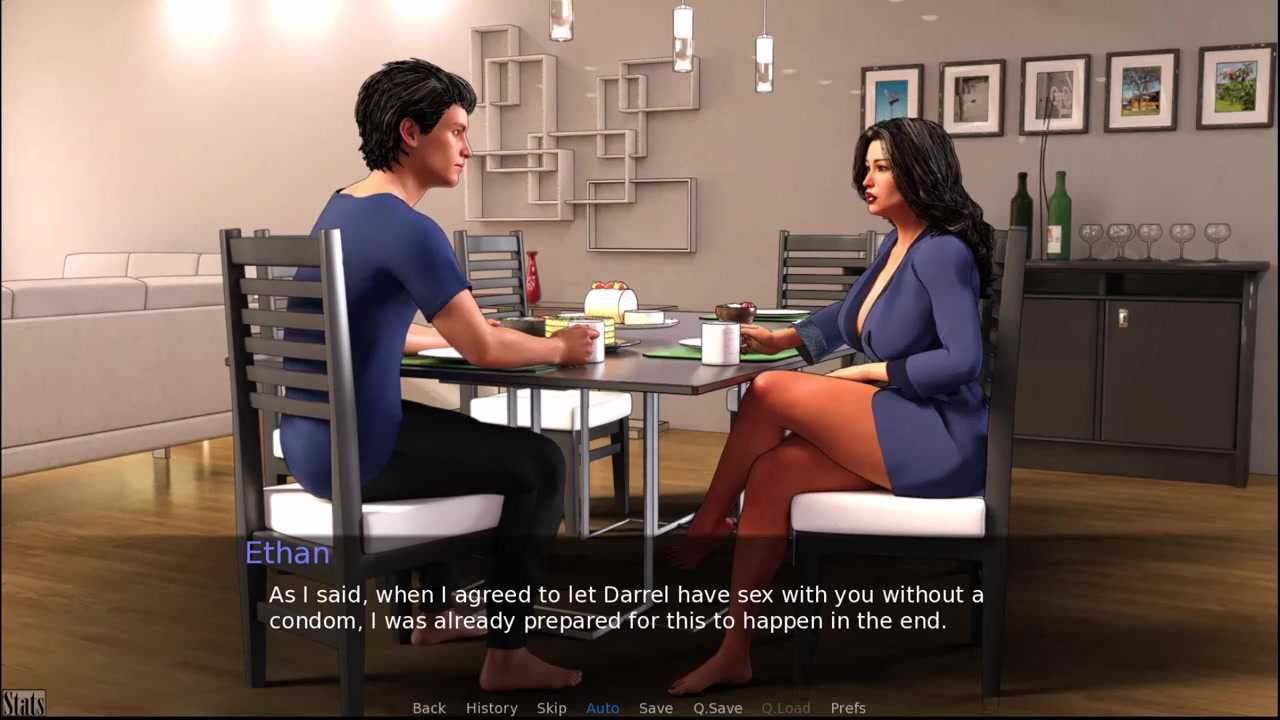
Task: Open the dialogue History log
Action: (x=491, y=708)
